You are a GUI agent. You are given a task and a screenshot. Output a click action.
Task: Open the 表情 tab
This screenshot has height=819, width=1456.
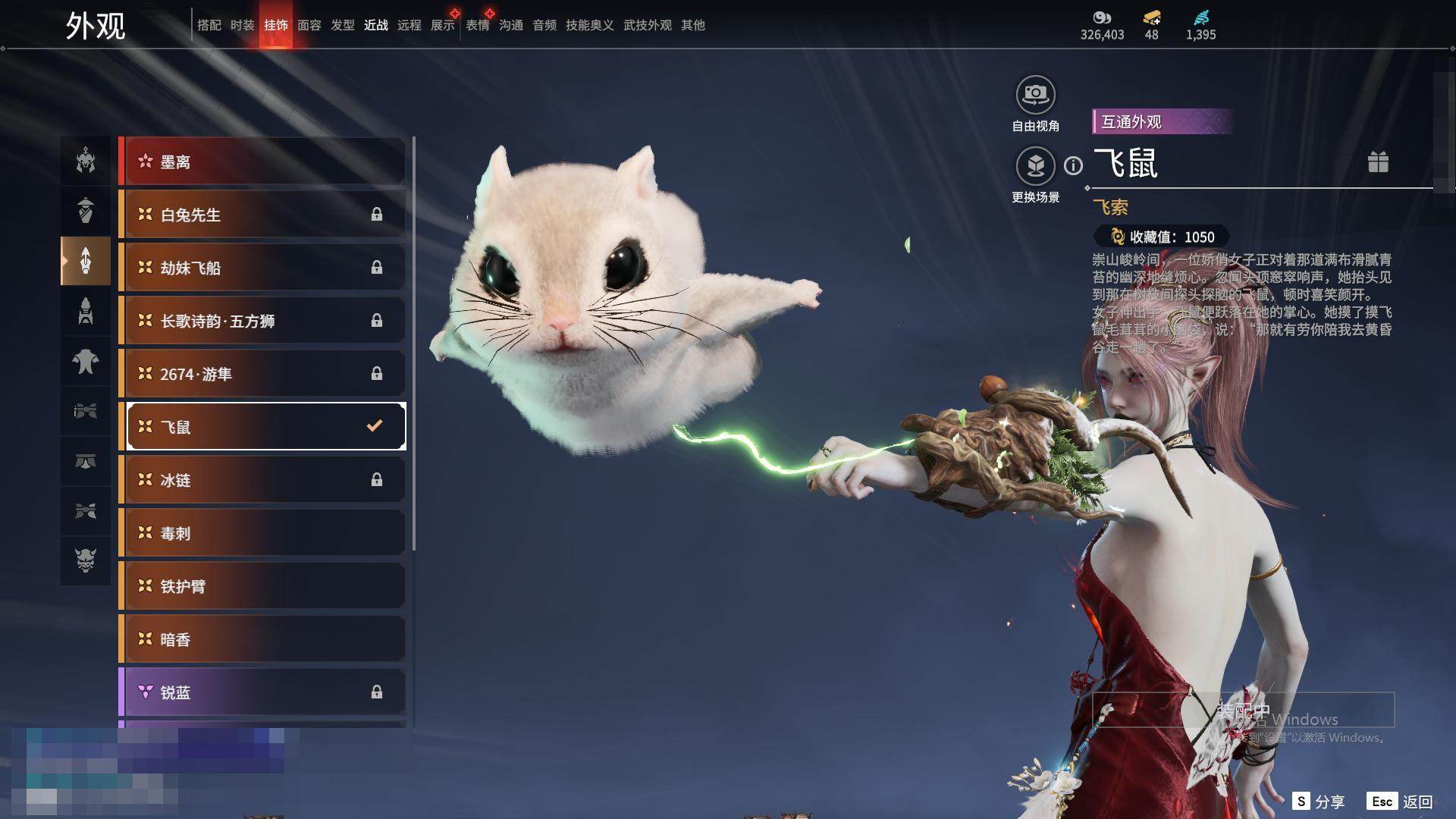tap(478, 25)
